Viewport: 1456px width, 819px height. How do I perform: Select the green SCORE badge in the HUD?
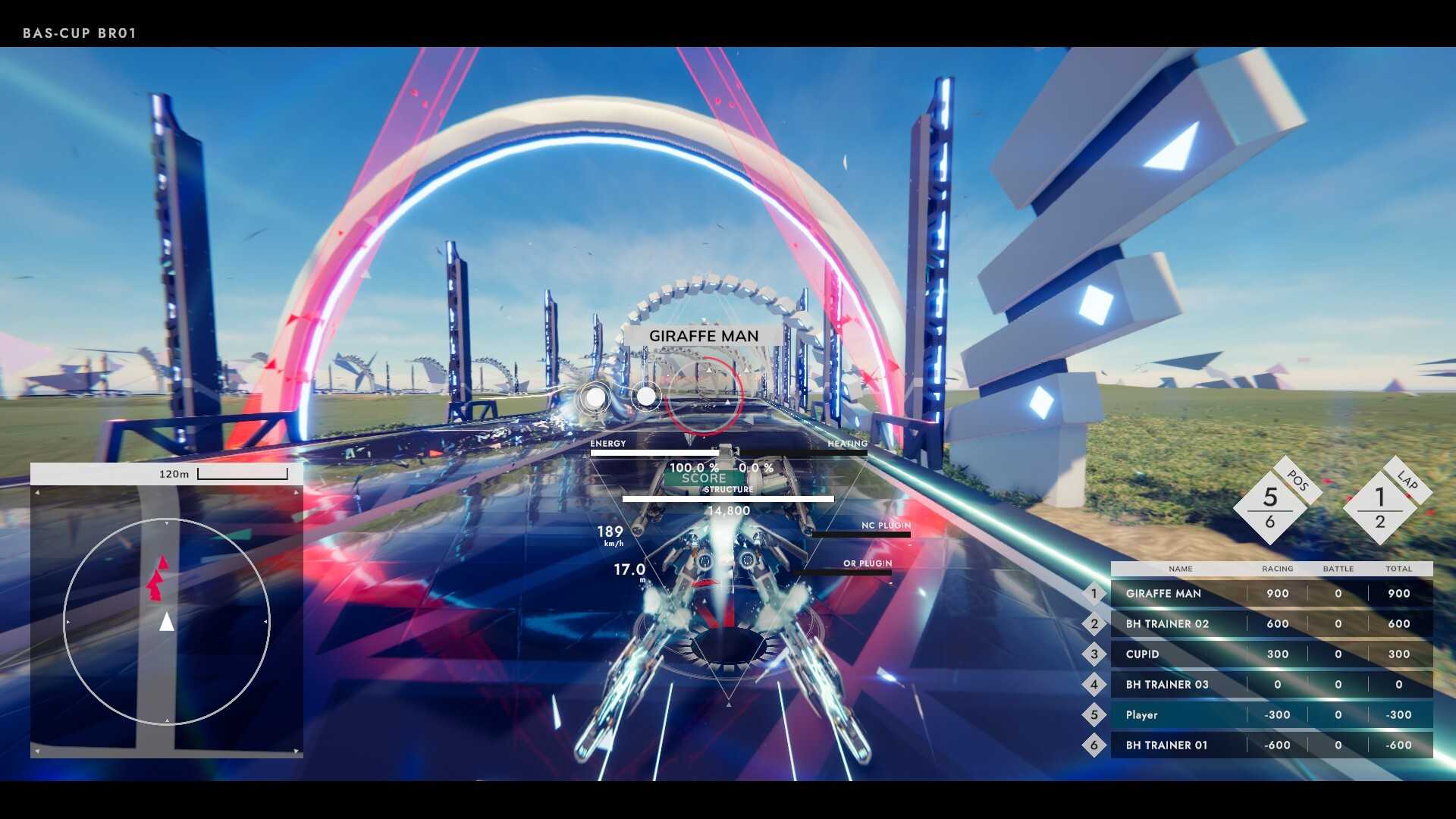[702, 479]
